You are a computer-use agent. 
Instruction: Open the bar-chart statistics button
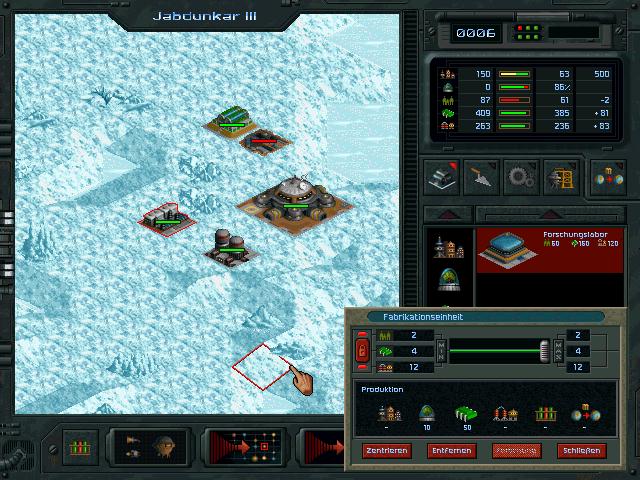[x=78, y=446]
